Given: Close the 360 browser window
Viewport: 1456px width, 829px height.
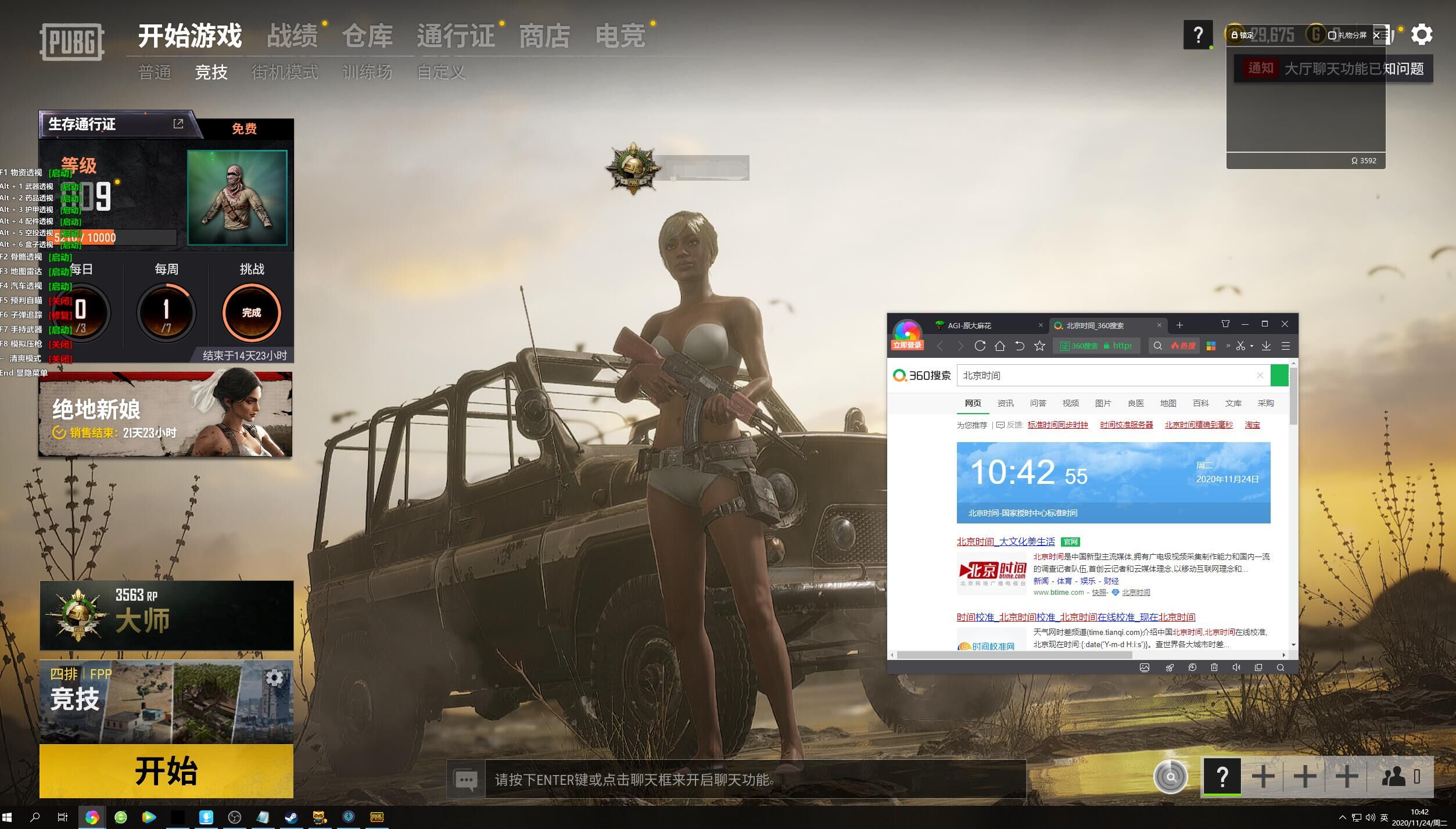Looking at the screenshot, I should click(x=1285, y=324).
